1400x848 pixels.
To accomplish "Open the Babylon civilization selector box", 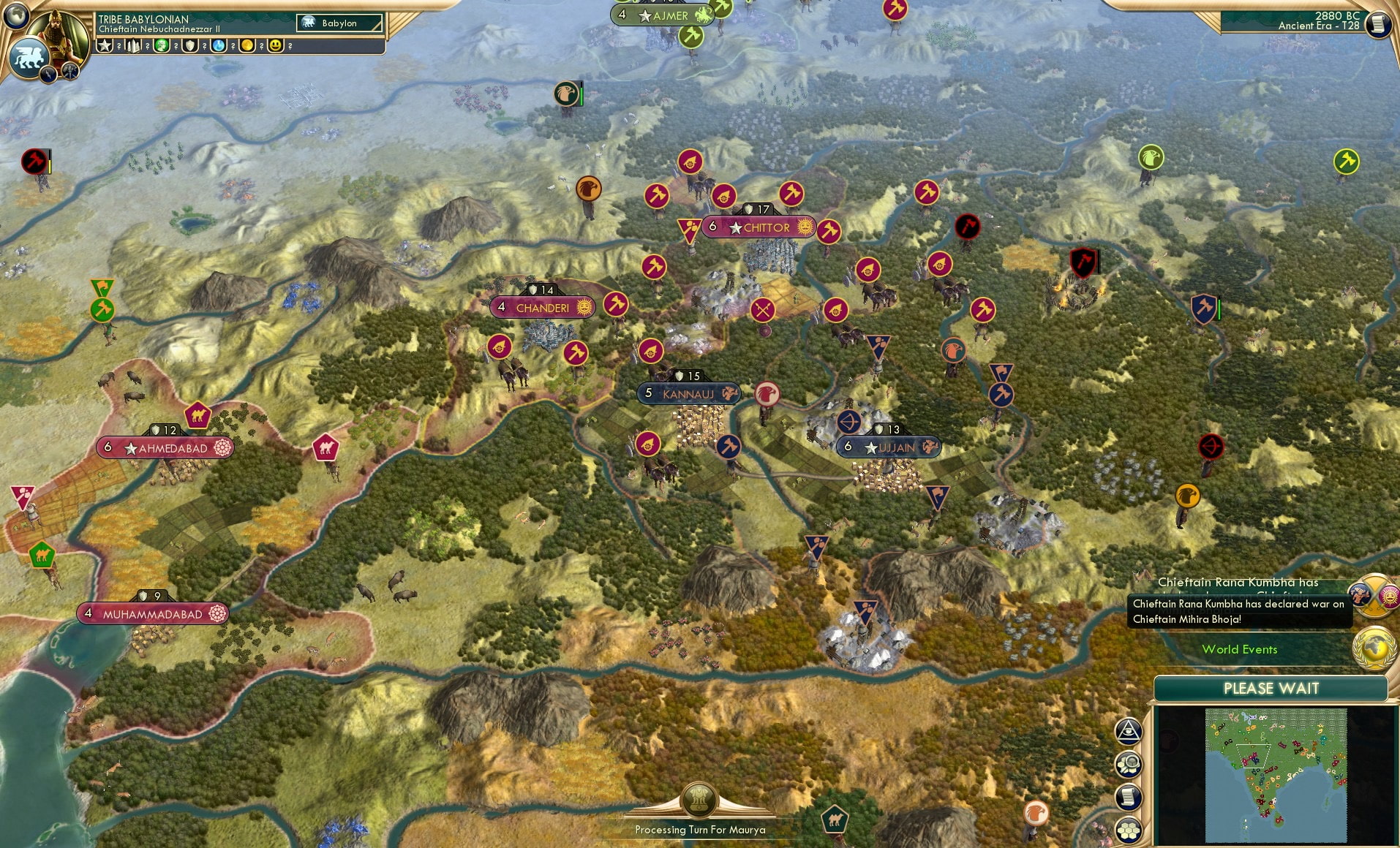I will (x=338, y=23).
